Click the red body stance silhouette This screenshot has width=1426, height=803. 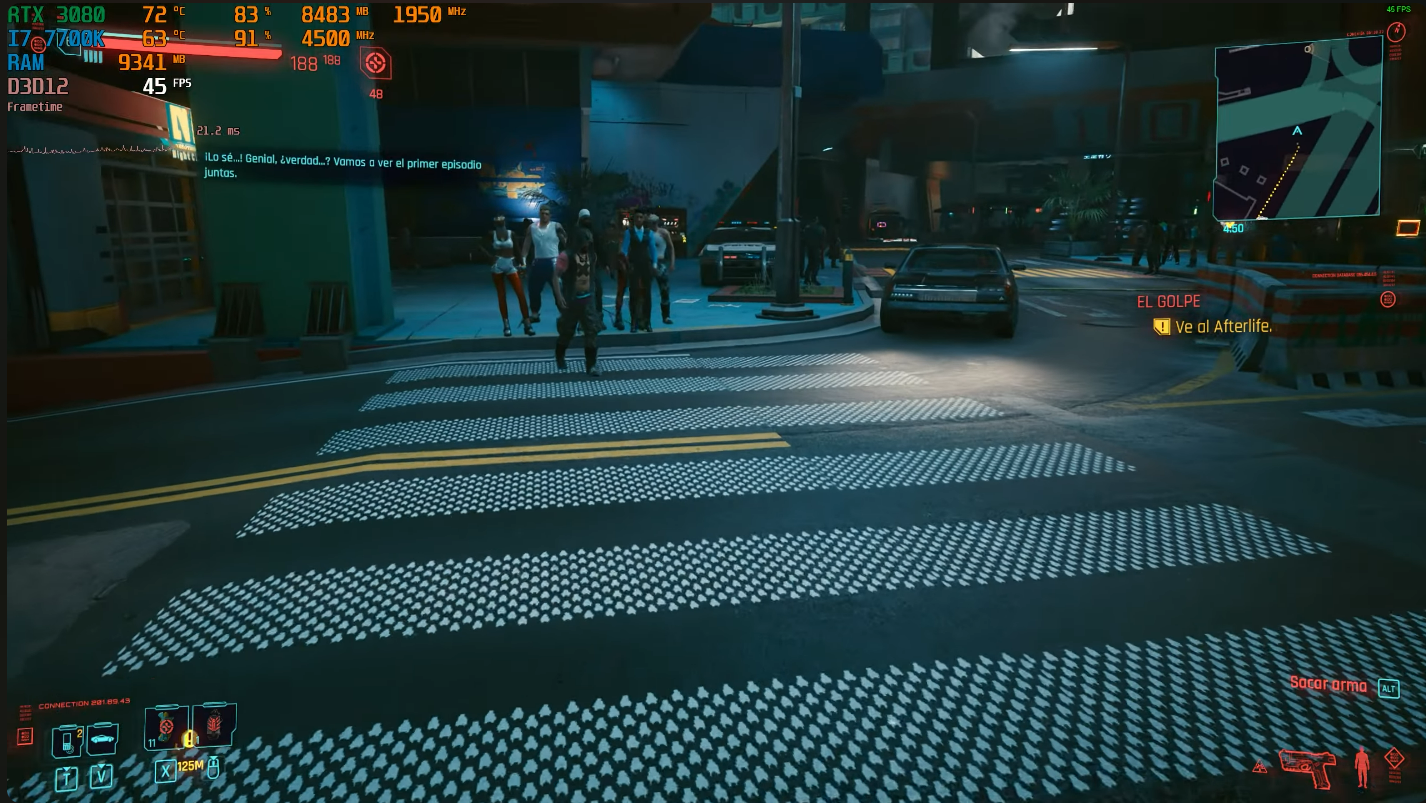click(1361, 766)
